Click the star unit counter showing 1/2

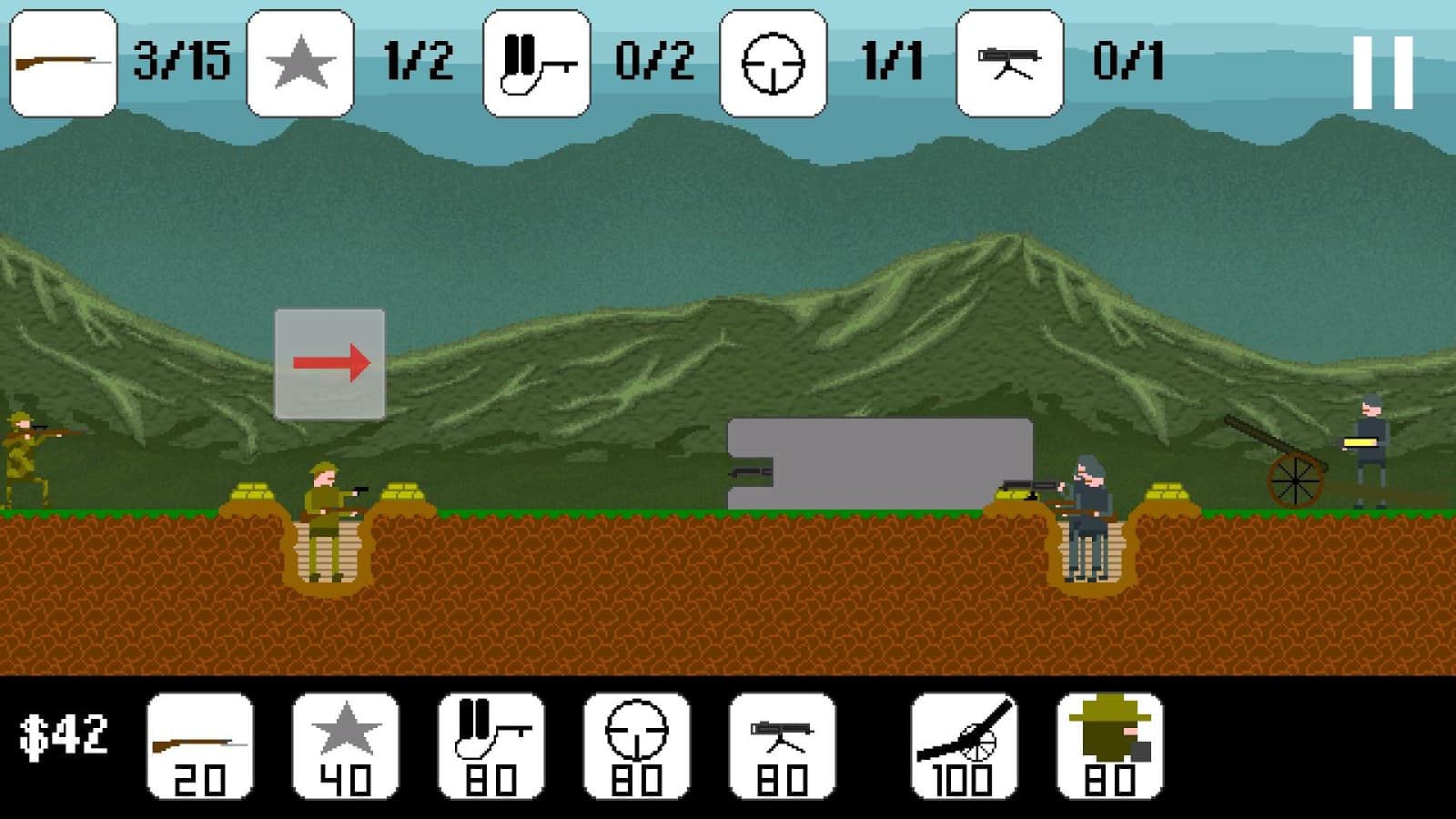point(298,61)
